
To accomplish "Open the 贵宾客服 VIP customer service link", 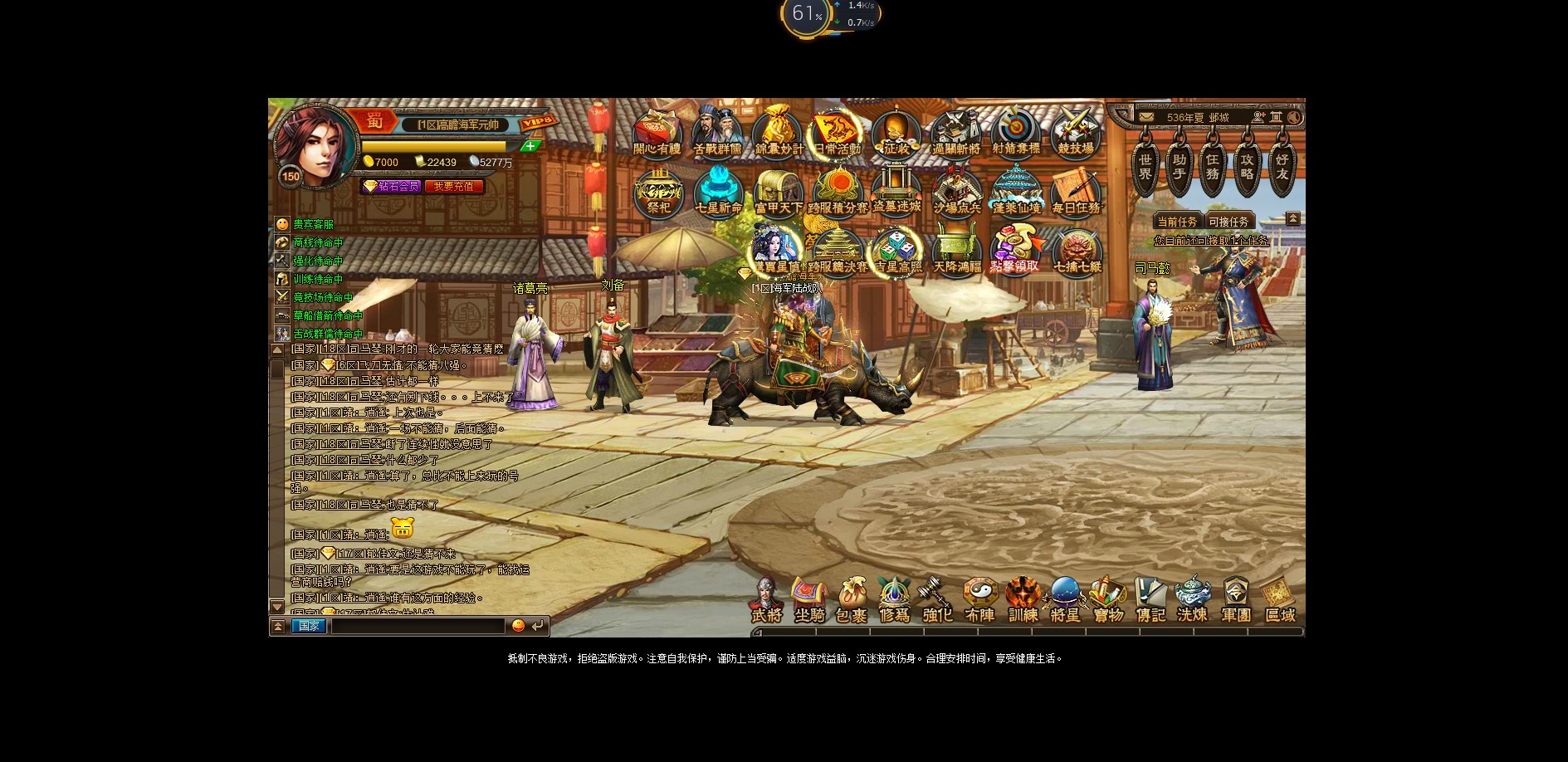I will coord(313,224).
